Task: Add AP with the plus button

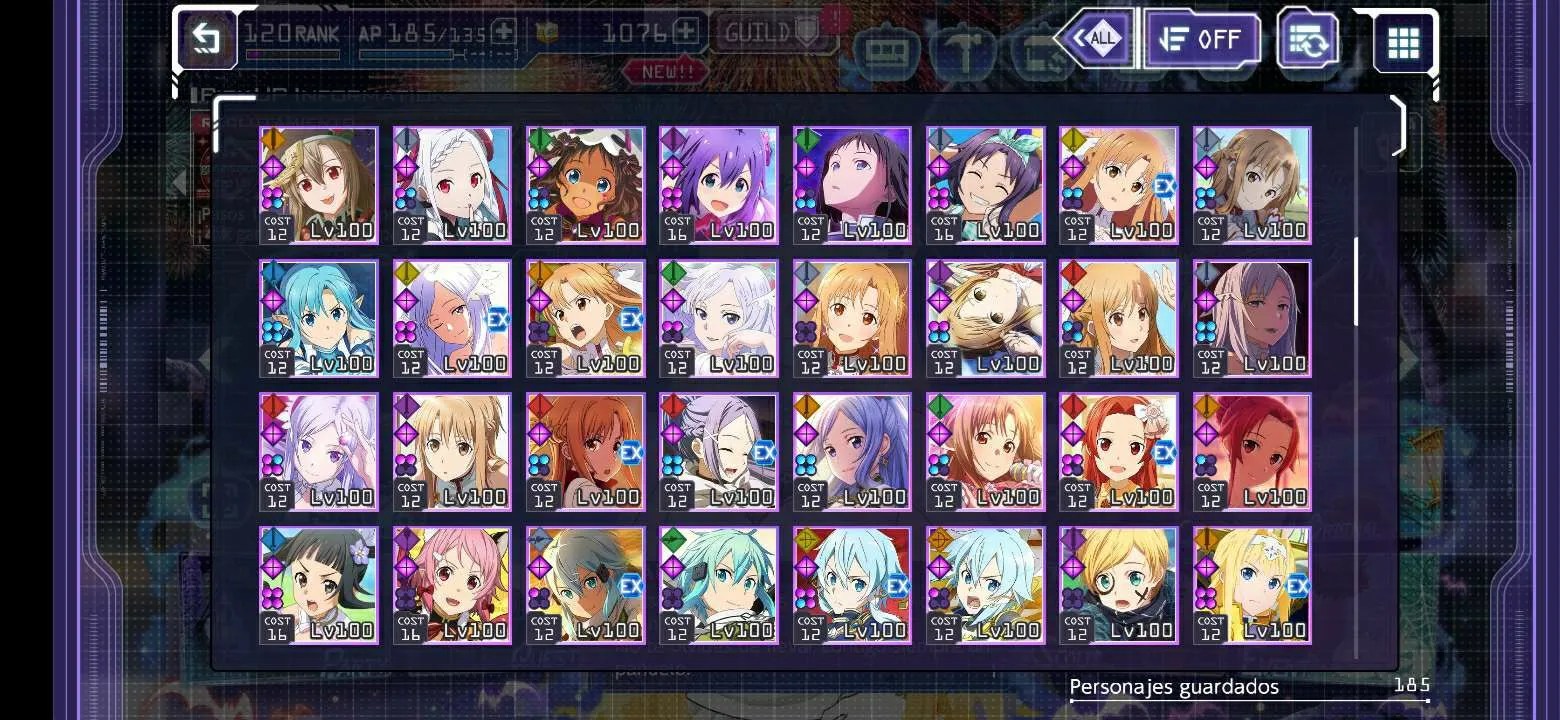Action: click(x=503, y=32)
